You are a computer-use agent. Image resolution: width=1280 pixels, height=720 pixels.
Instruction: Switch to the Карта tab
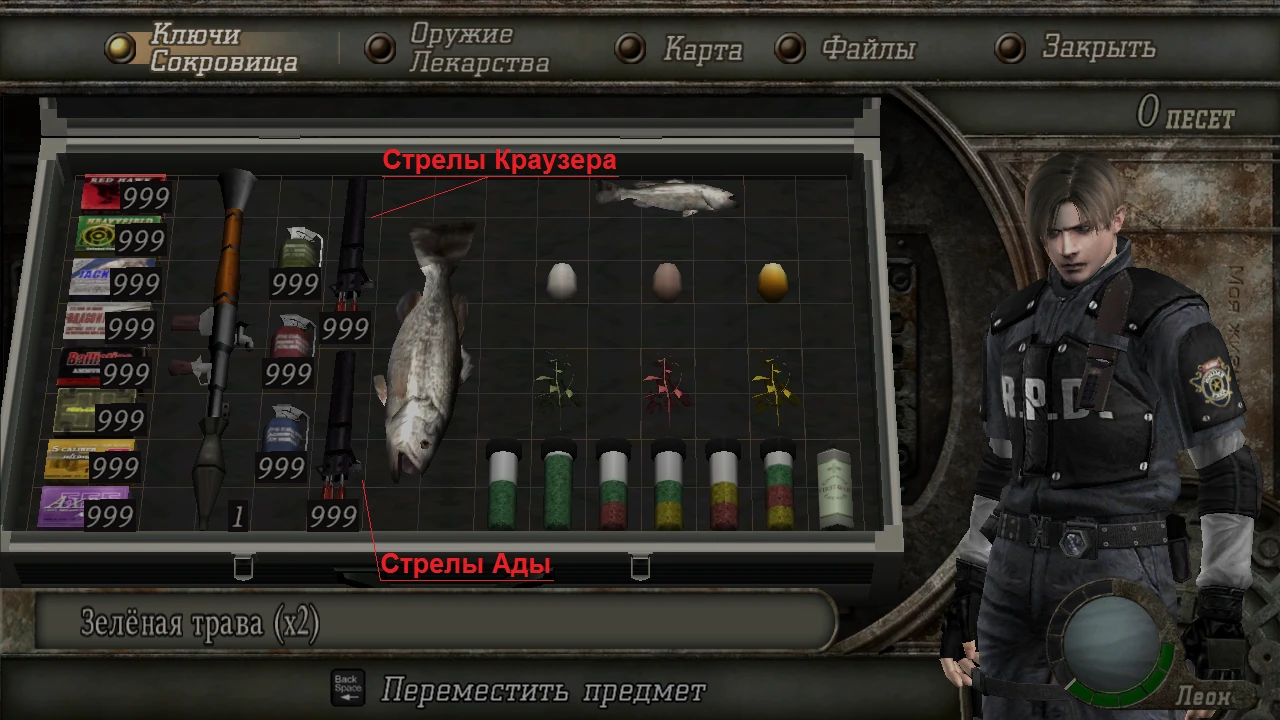[702, 48]
